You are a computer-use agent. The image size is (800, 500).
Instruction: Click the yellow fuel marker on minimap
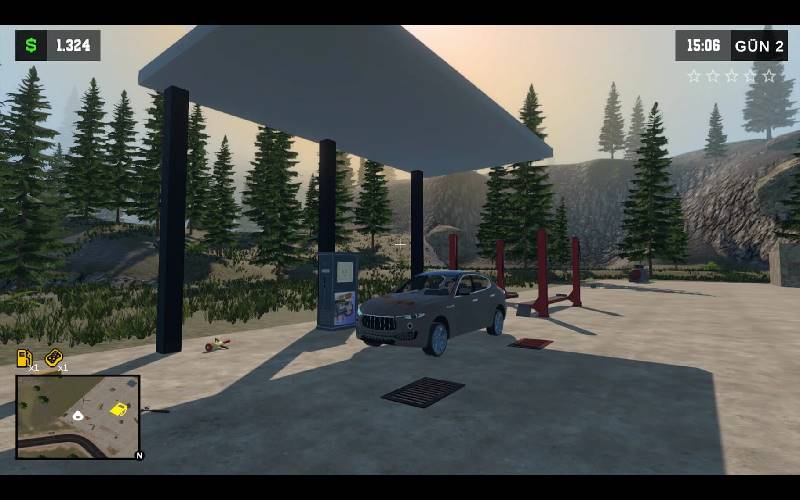(119, 408)
